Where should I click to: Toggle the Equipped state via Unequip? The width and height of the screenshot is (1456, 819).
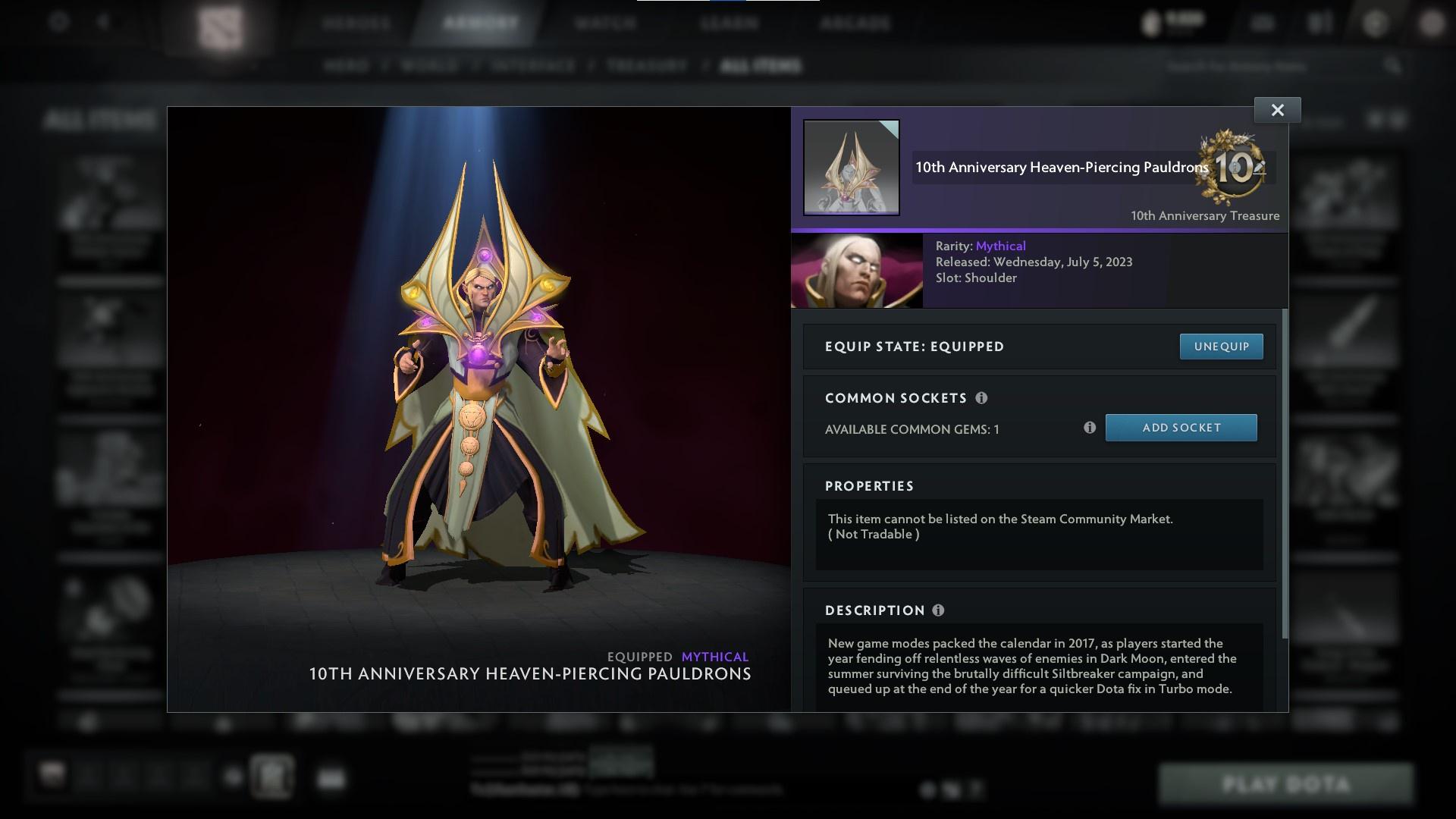pyautogui.click(x=1221, y=346)
